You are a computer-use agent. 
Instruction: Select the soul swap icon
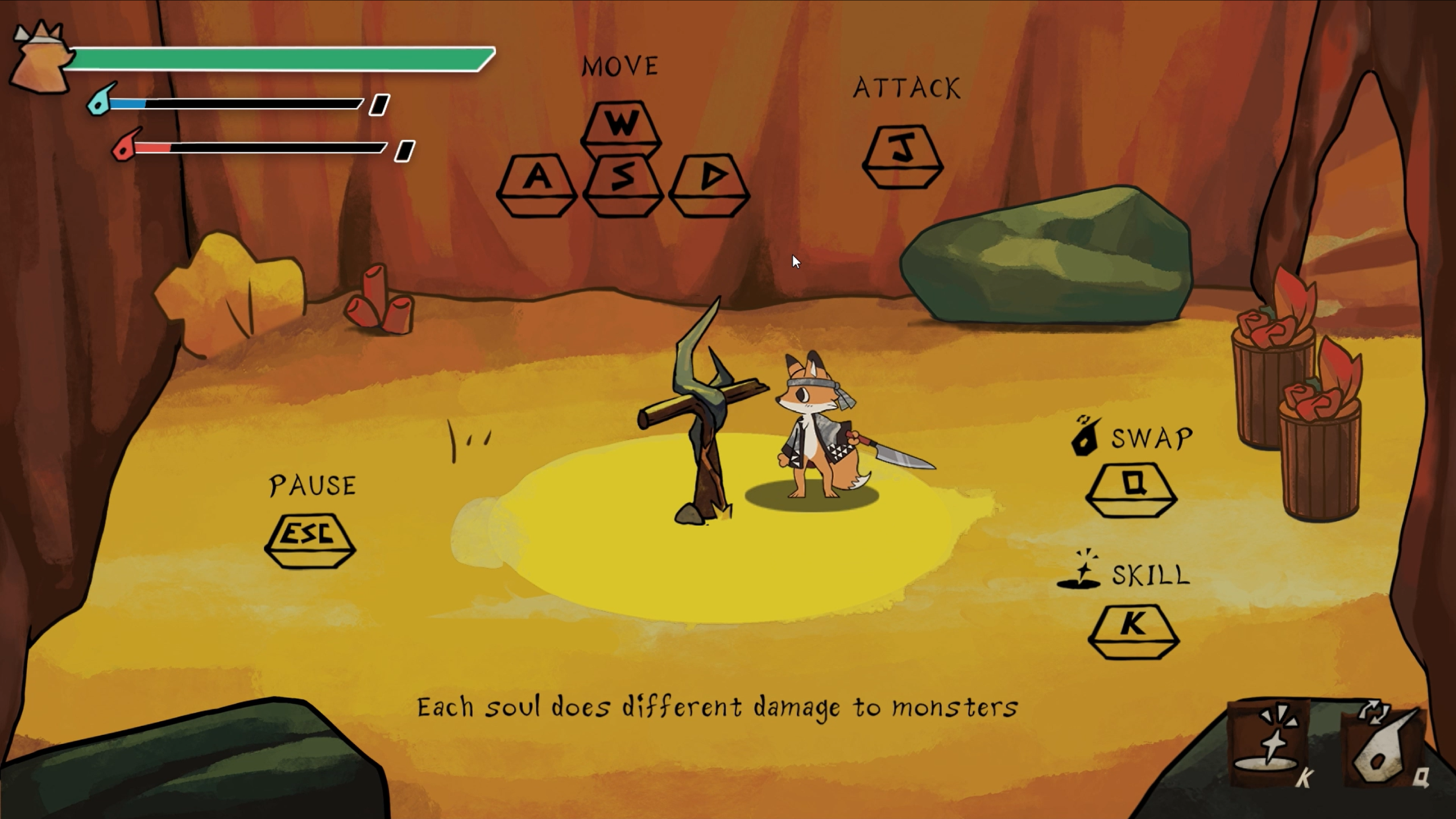click(1383, 745)
